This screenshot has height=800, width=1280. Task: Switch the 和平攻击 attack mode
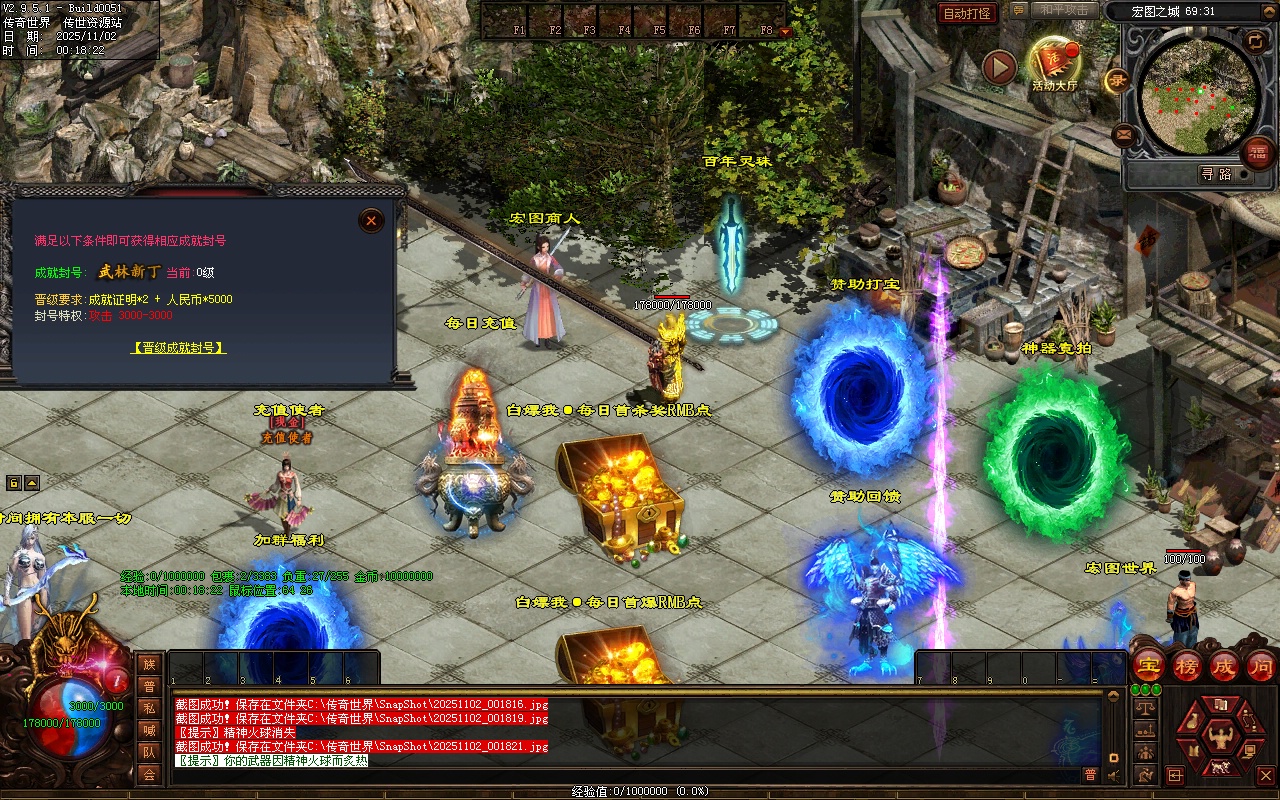pos(1064,10)
